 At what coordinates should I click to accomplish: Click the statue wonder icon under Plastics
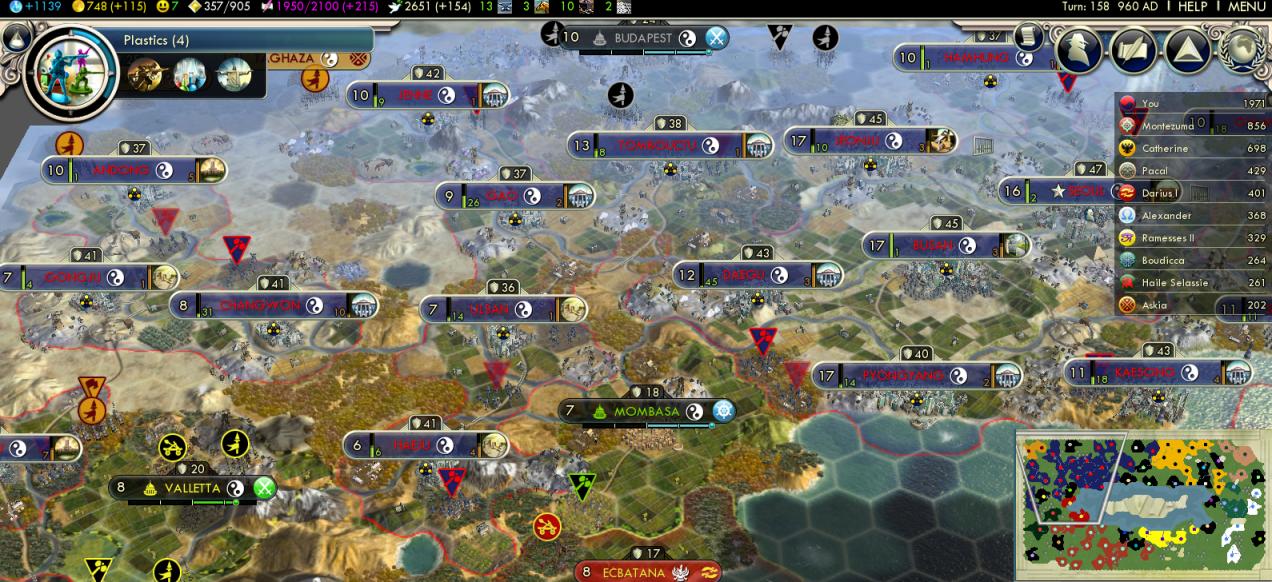tap(234, 73)
